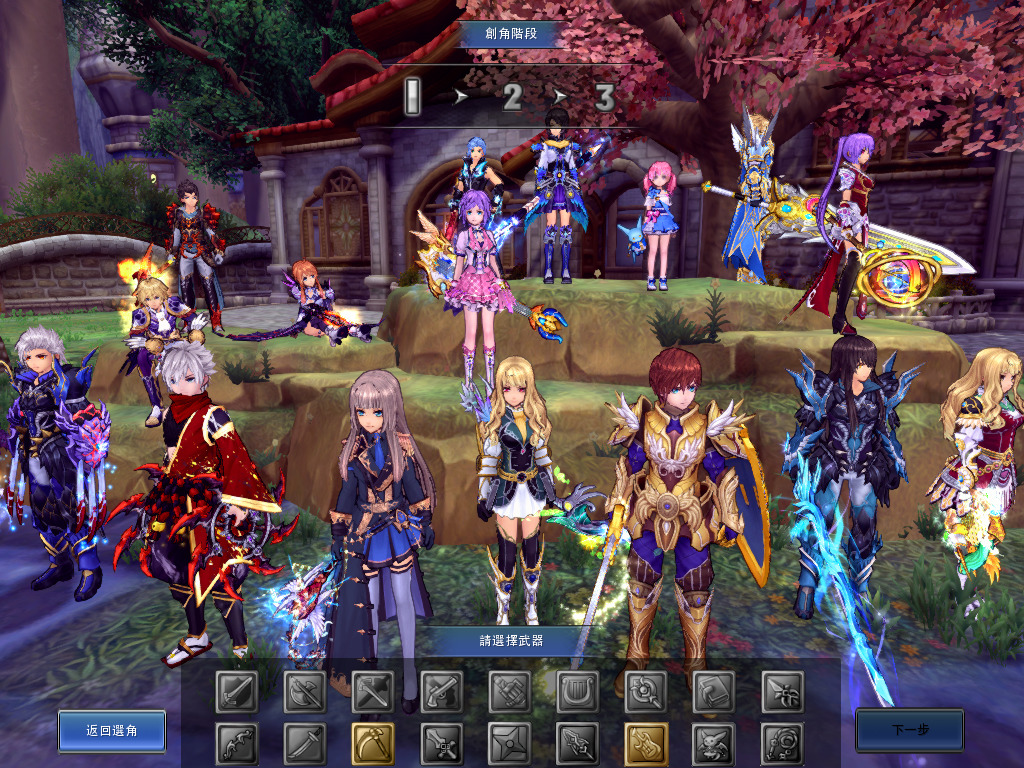The width and height of the screenshot is (1024, 768).
Task: Choose the lance weapon icon
Action: tap(577, 744)
